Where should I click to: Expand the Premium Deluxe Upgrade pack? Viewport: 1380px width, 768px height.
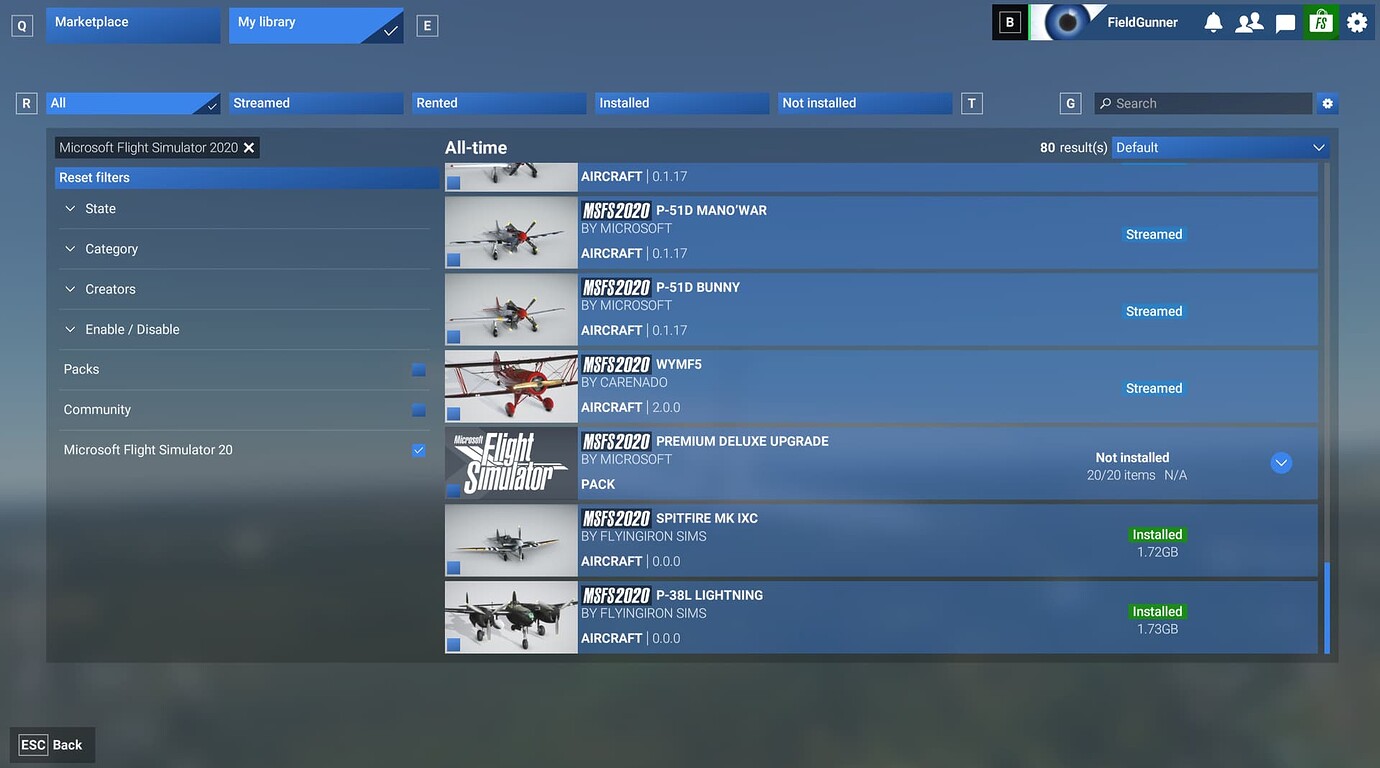[1281, 463]
